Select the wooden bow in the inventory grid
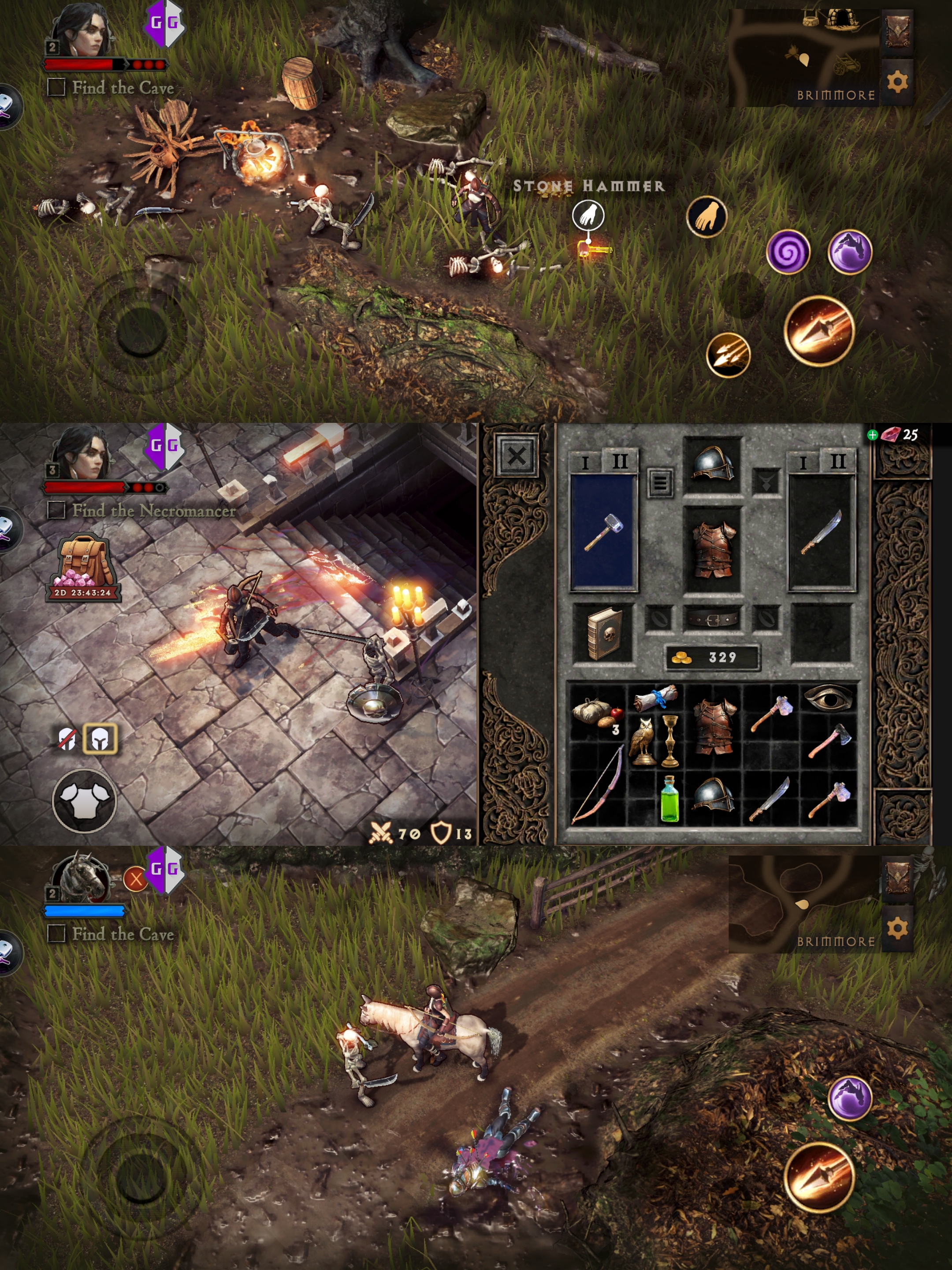 597,784
